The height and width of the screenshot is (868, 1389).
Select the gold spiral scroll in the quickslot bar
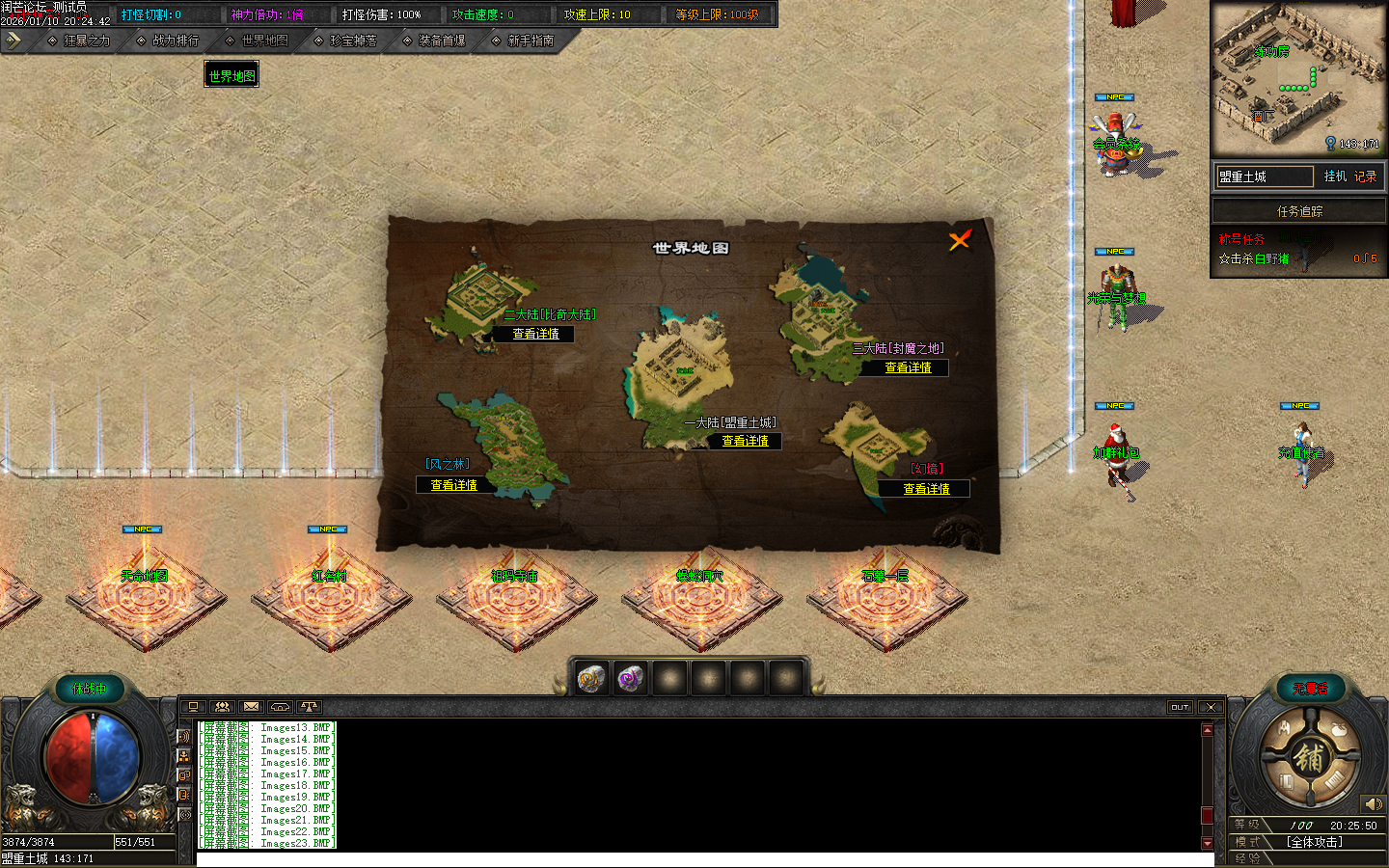591,678
